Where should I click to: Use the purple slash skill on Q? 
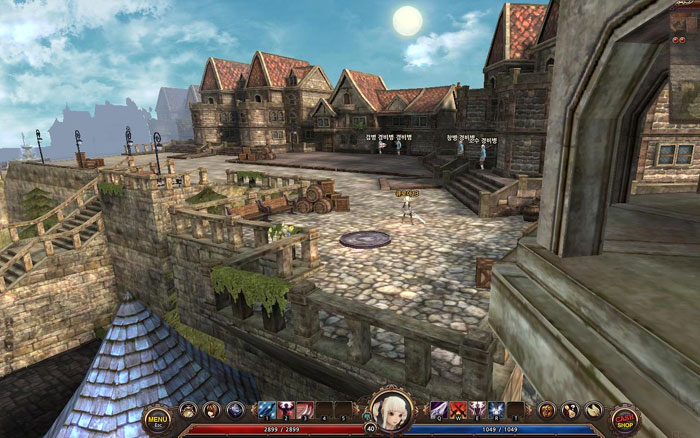439,410
